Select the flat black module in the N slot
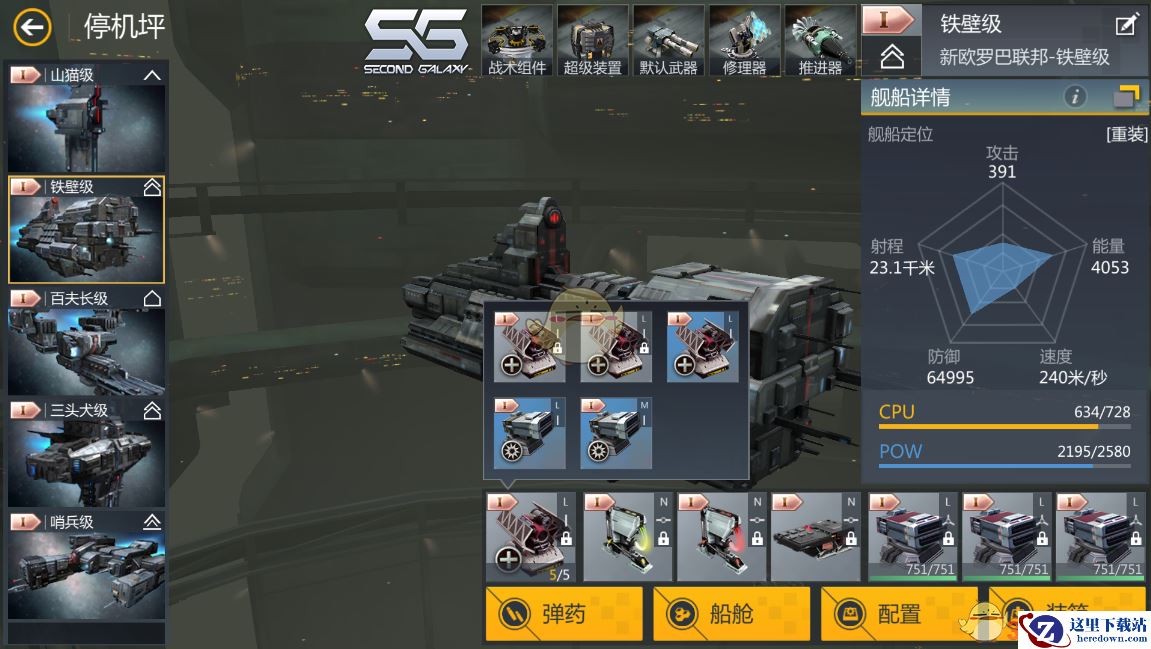Viewport: 1151px width, 649px height. point(815,537)
